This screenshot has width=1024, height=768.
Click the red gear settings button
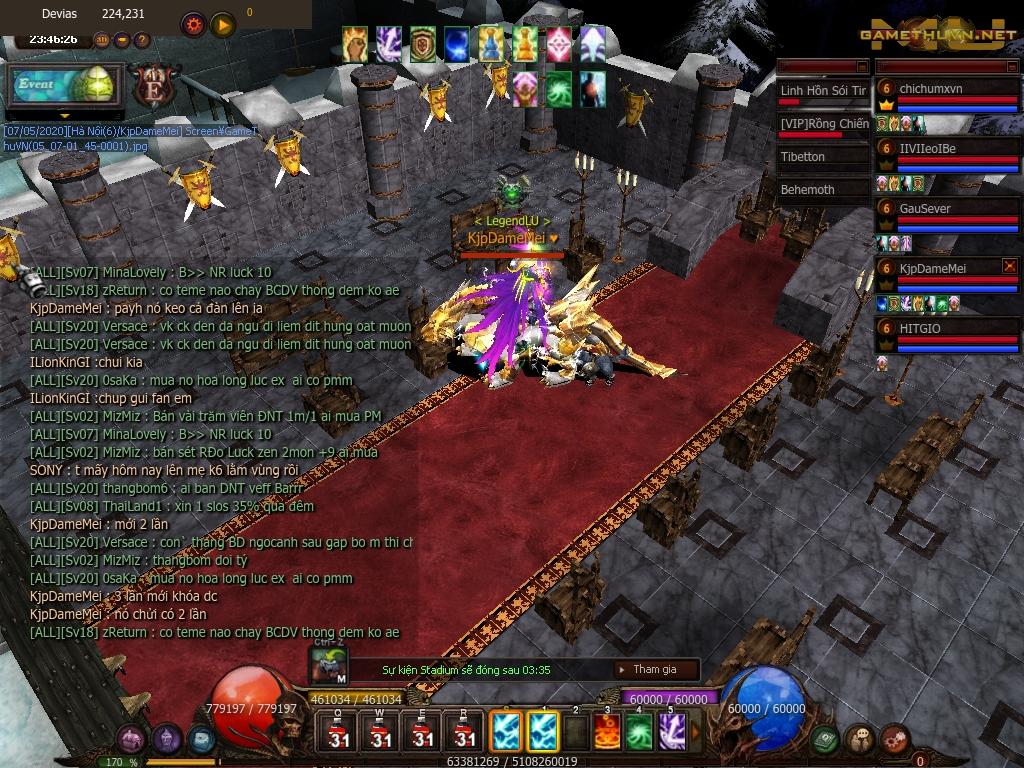193,24
